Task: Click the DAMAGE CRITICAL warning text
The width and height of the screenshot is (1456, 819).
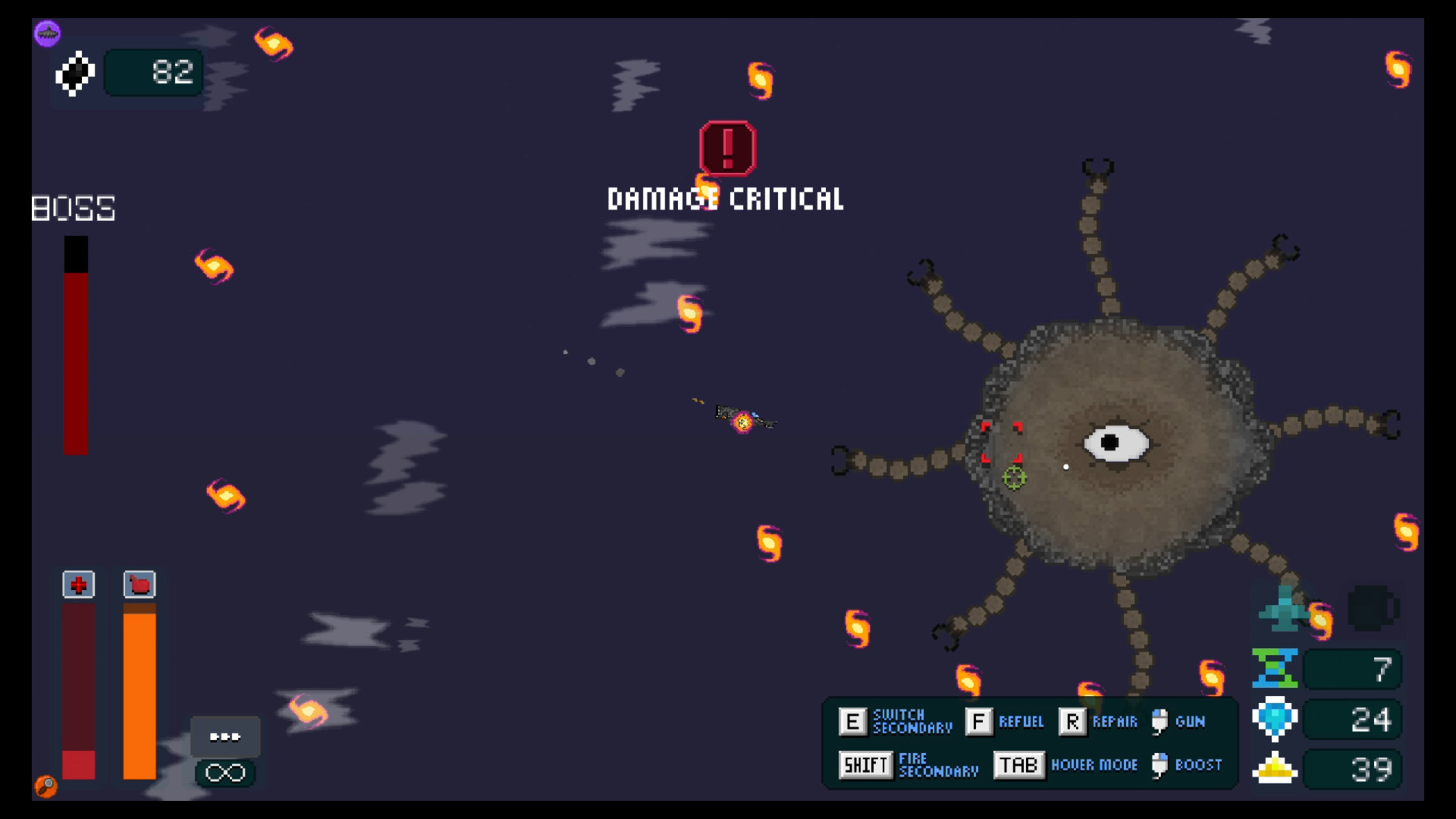Action: (726, 199)
